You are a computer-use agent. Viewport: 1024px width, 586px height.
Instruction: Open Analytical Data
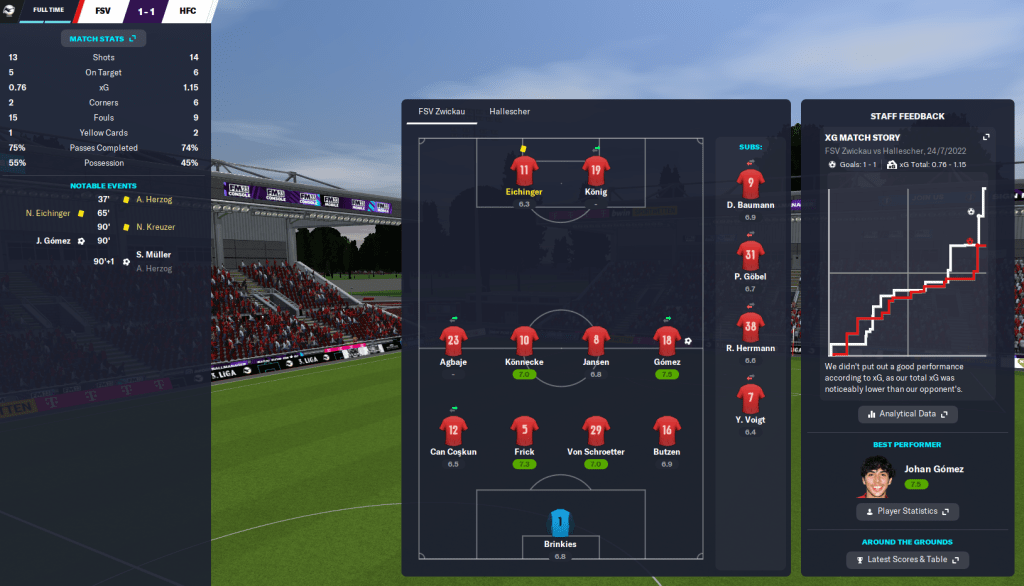(908, 414)
